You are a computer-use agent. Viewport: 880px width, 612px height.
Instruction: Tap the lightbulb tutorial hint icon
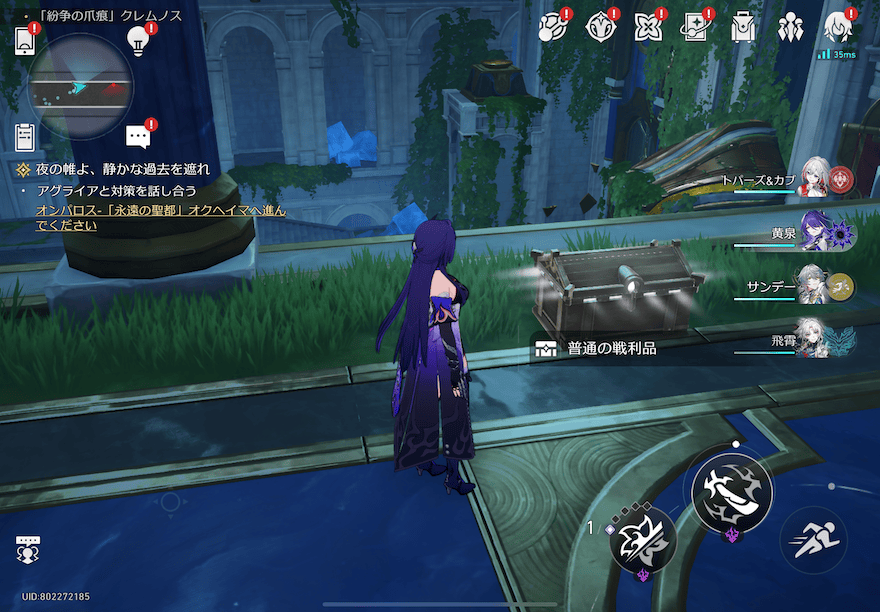click(x=137, y=40)
